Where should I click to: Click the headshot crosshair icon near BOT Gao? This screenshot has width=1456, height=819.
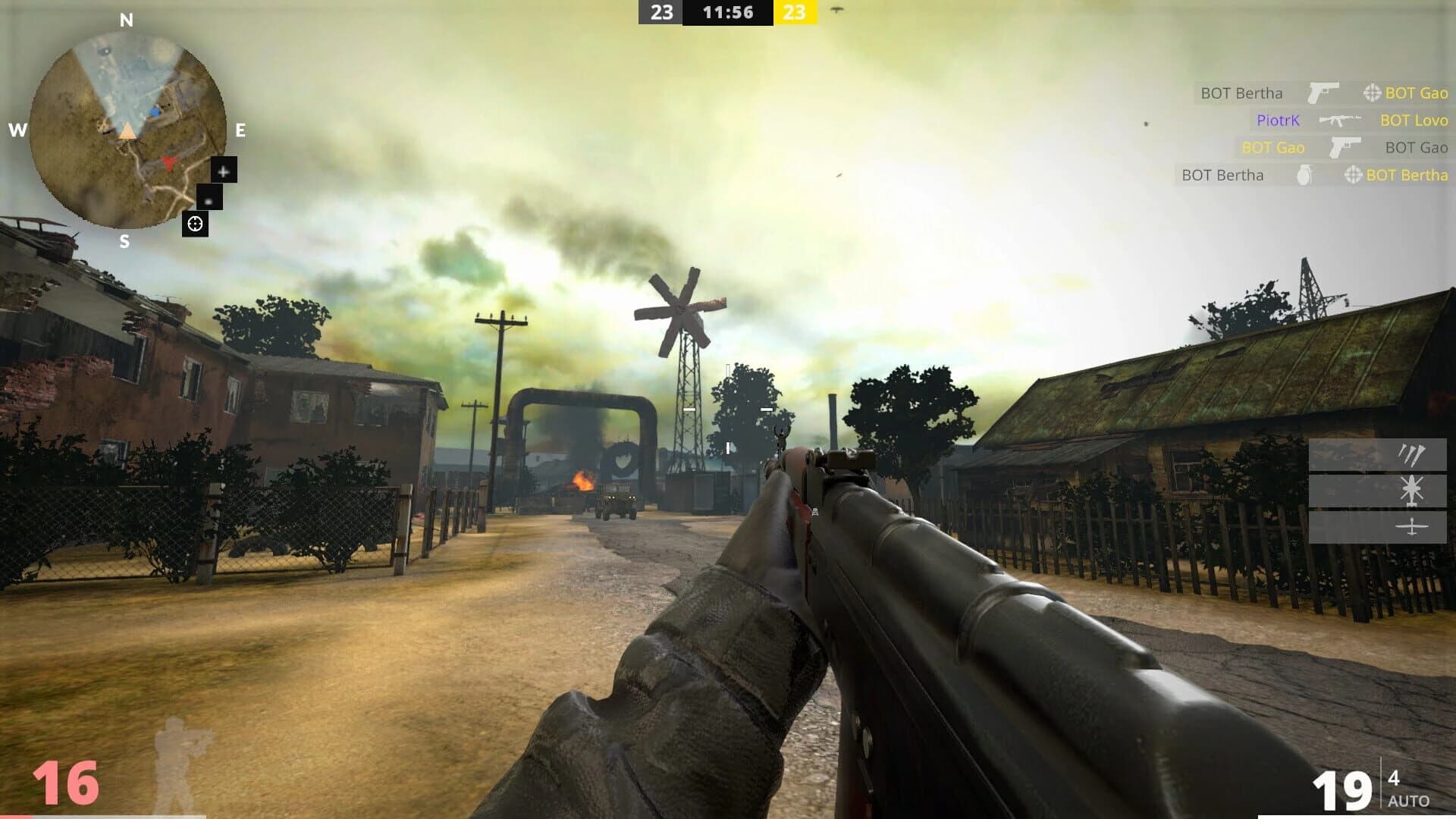point(1371,93)
